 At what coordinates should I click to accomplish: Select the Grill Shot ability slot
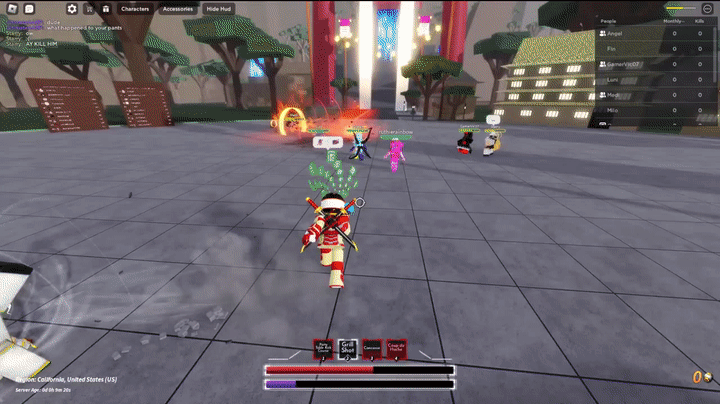(x=347, y=348)
